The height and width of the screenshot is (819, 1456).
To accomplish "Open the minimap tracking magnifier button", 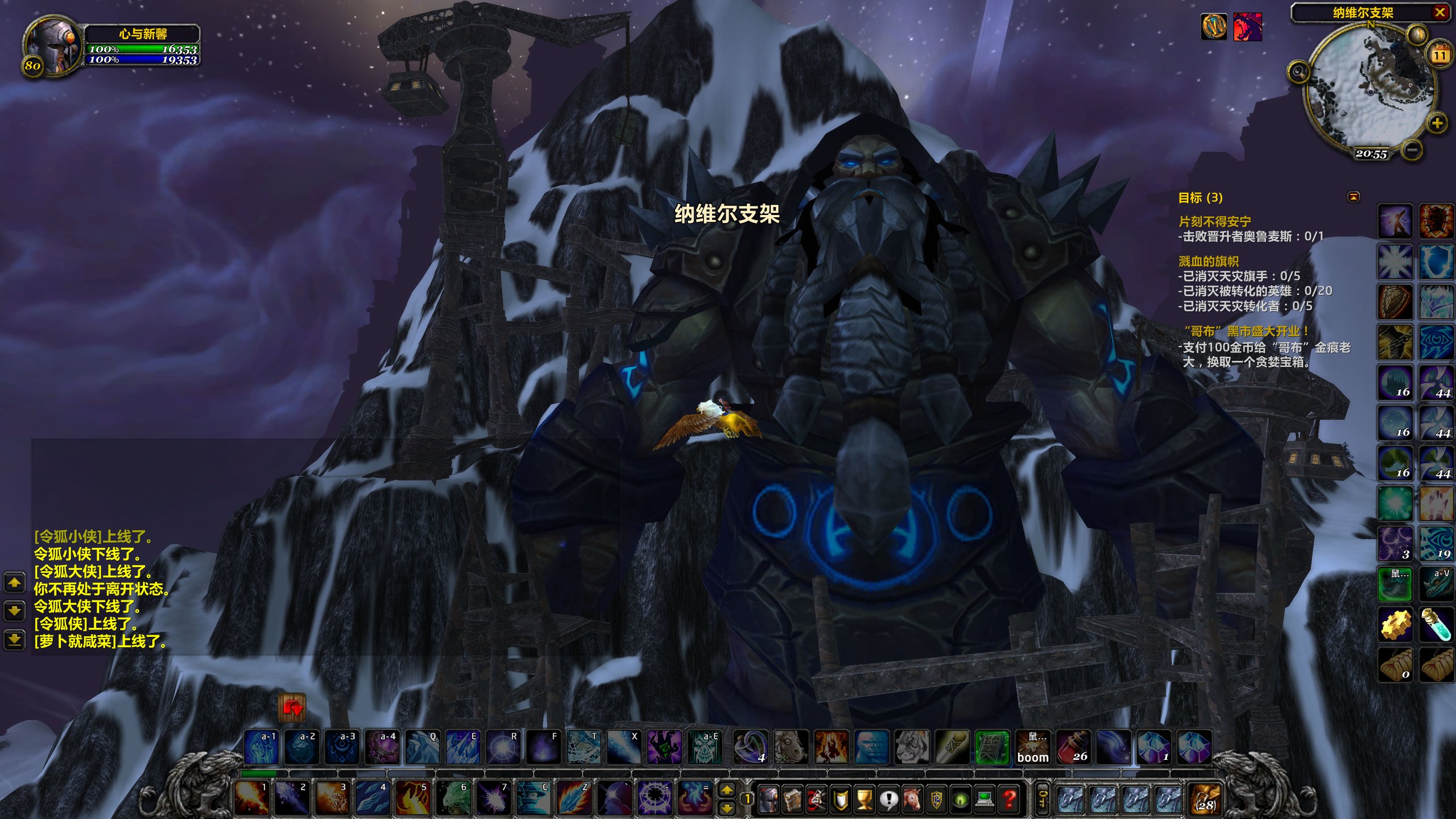I will click(x=1299, y=72).
